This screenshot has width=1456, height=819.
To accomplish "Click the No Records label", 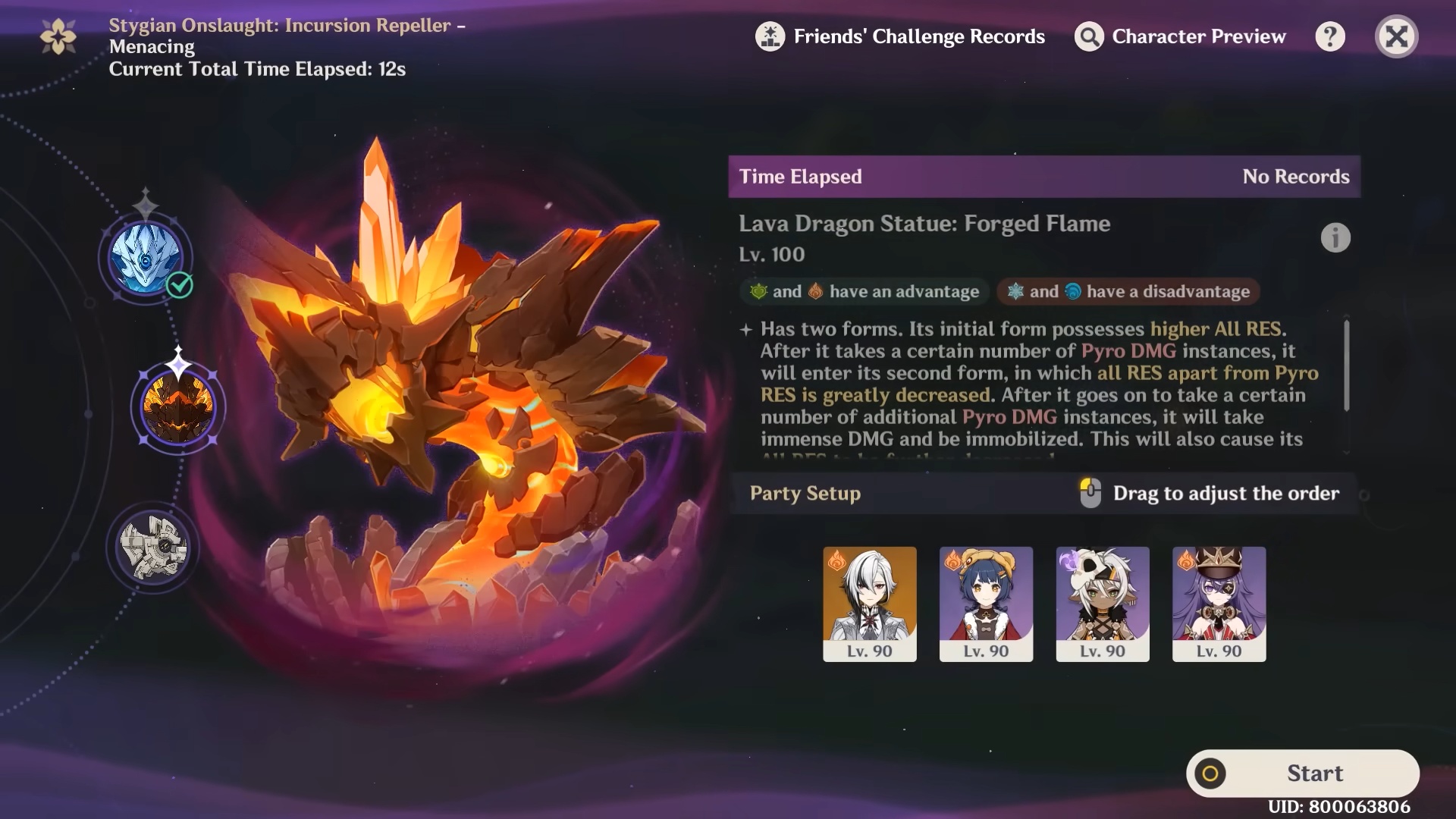I will click(1296, 177).
